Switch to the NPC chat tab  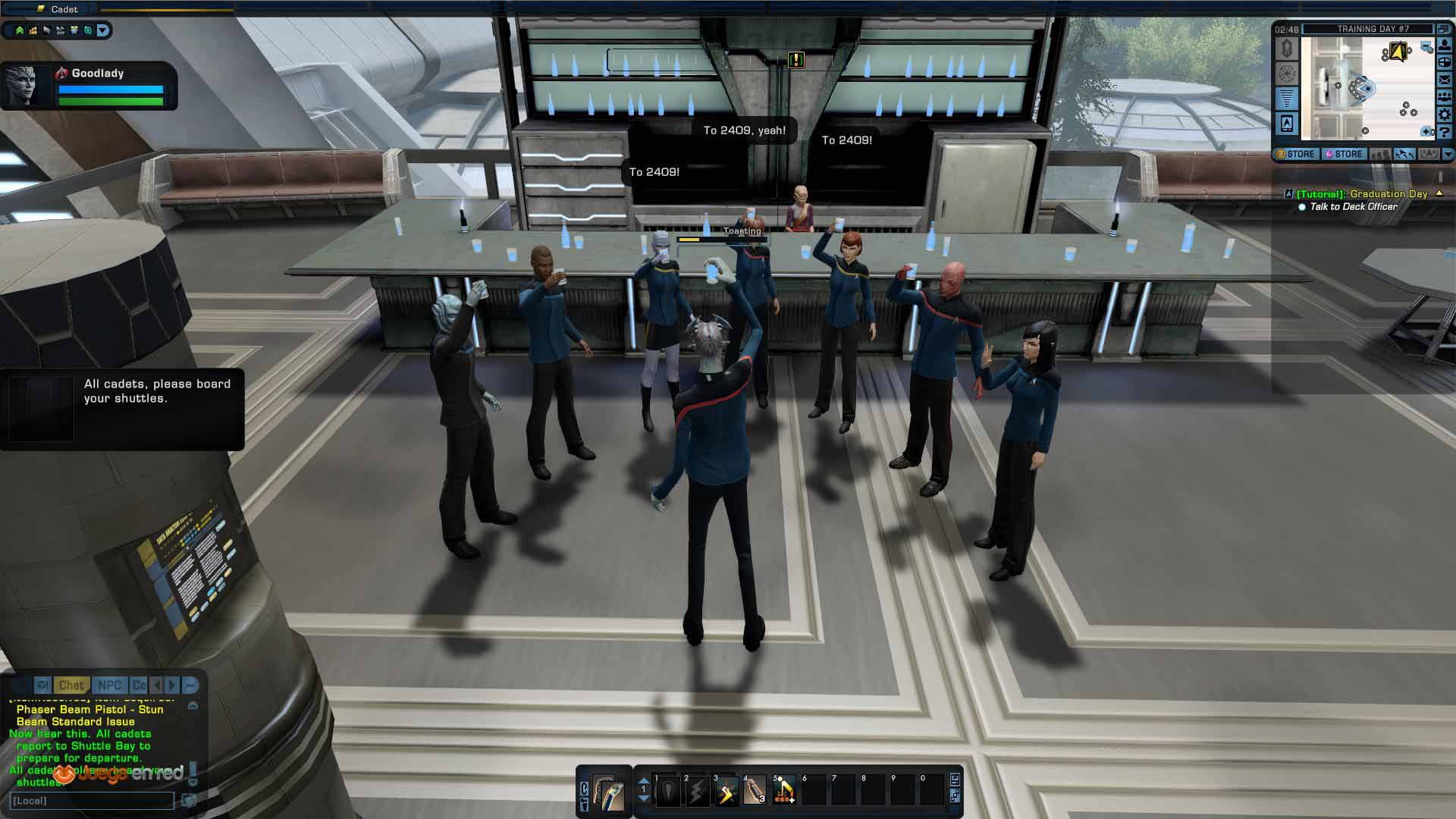coord(109,686)
